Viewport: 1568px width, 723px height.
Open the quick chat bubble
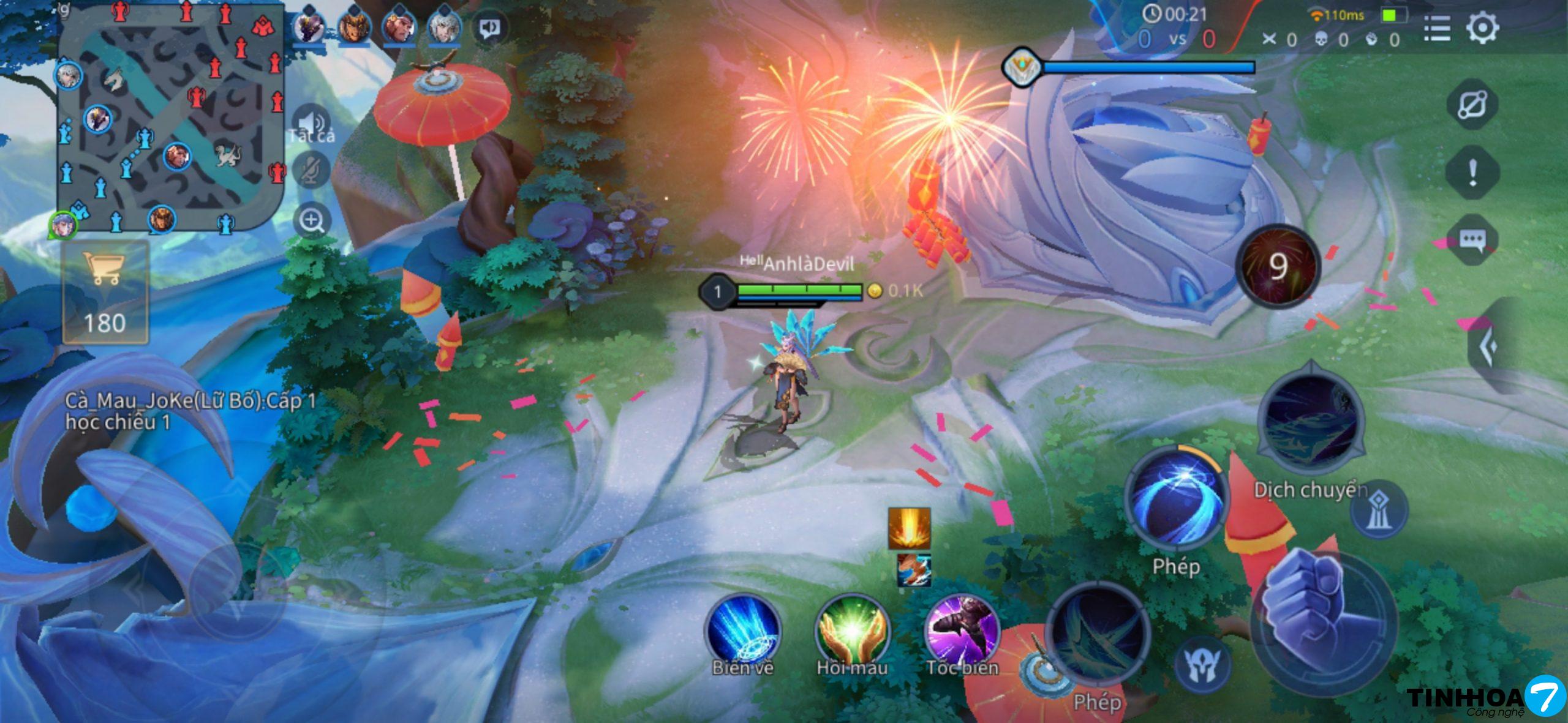pos(1472,240)
